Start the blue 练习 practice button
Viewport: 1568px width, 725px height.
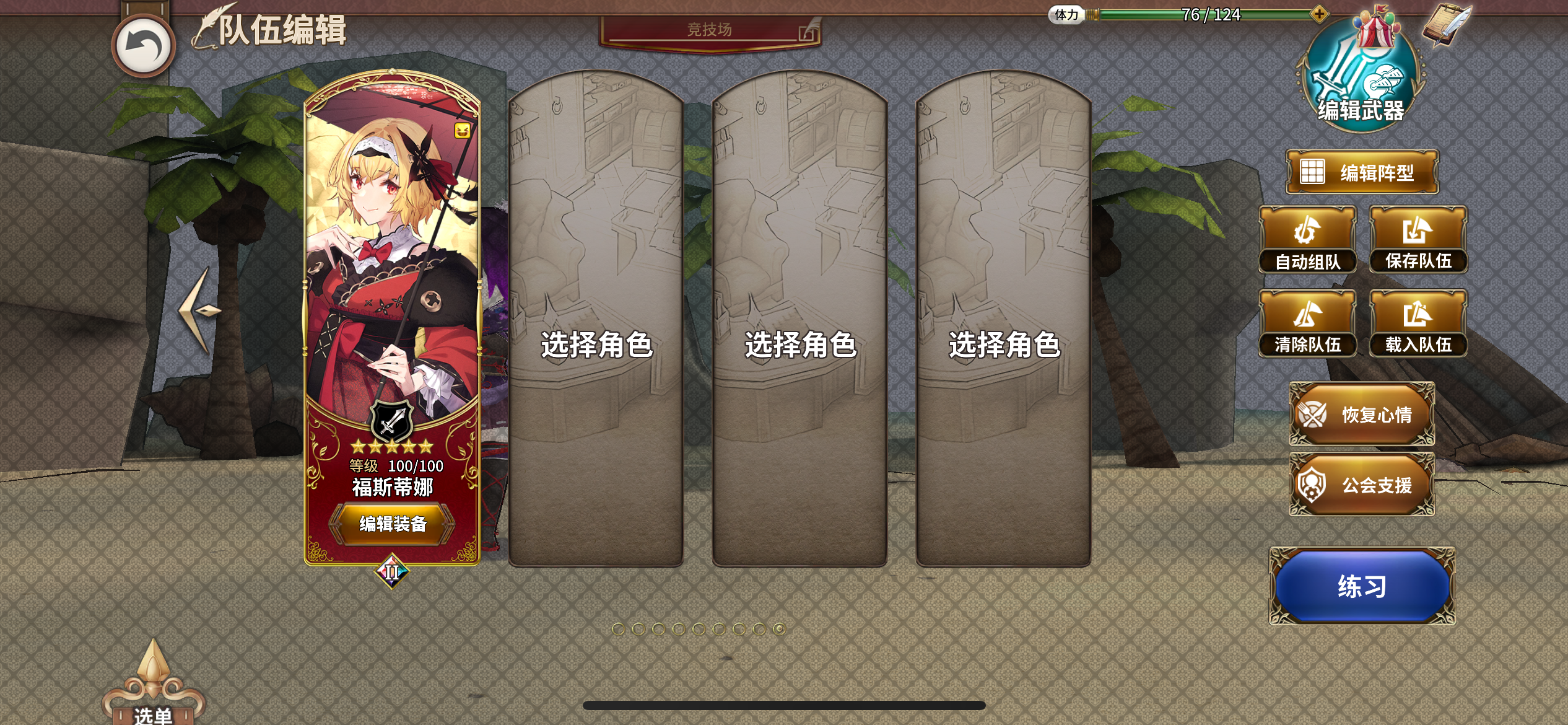1362,586
